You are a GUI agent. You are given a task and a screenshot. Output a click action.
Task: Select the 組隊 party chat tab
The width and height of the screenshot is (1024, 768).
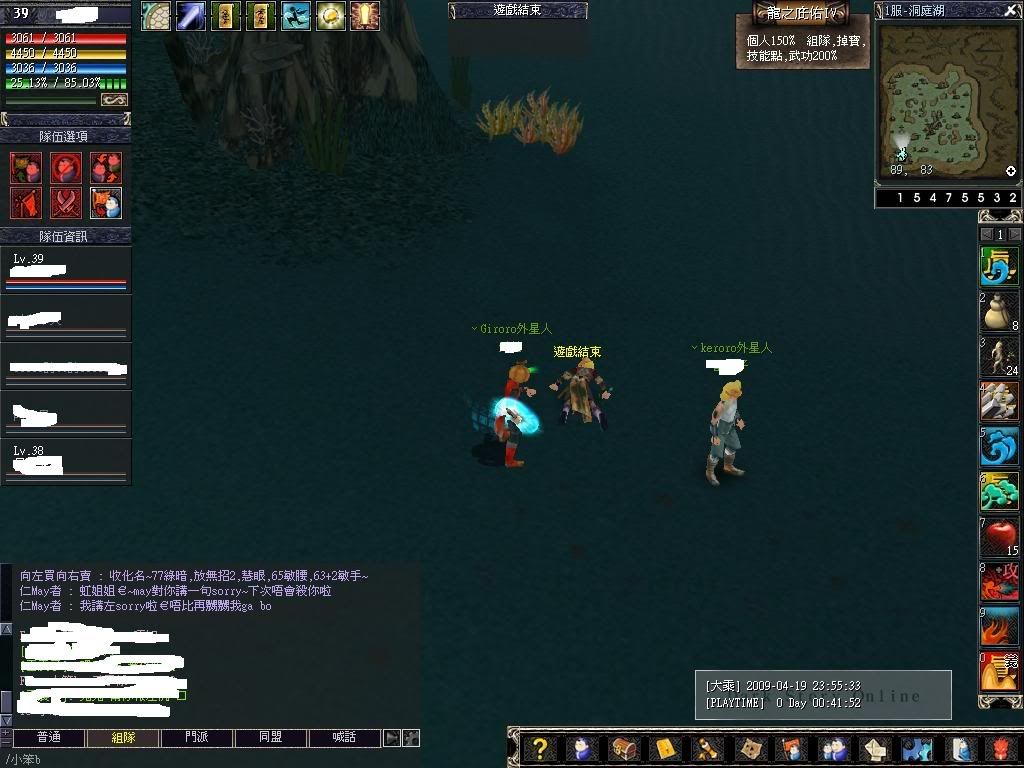123,738
